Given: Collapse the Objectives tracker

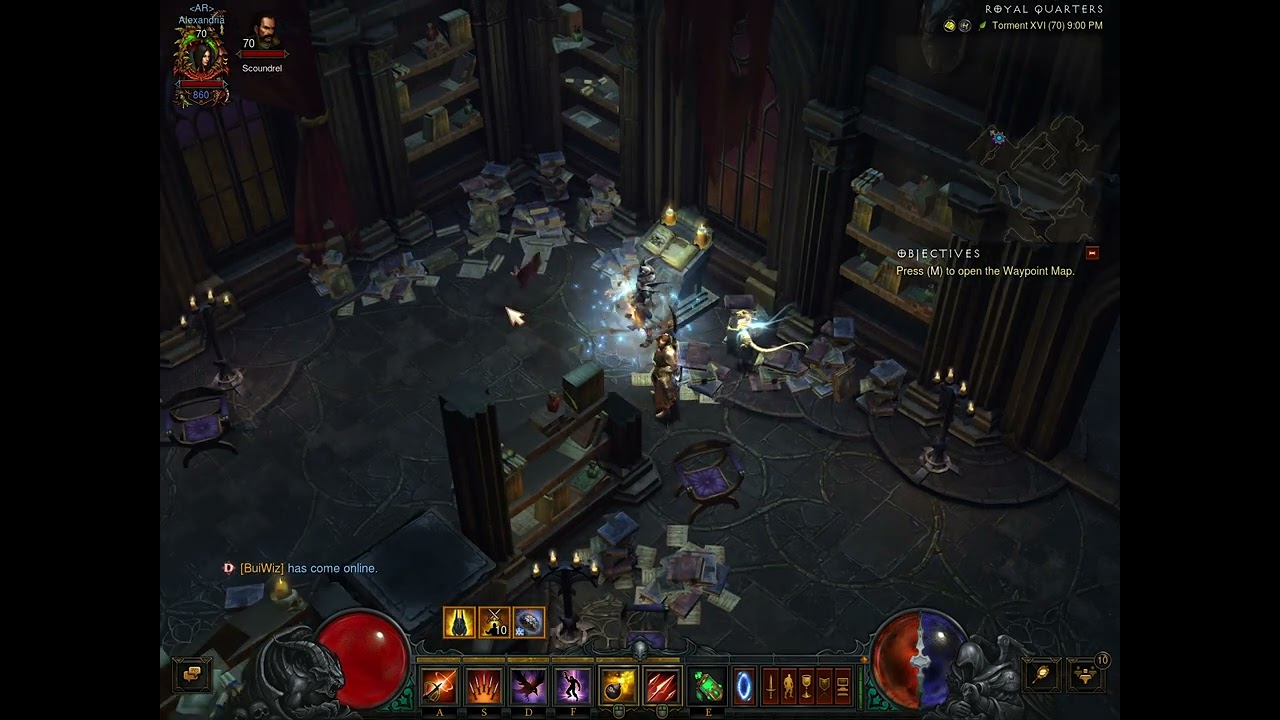Looking at the screenshot, I should pos(1092,253).
